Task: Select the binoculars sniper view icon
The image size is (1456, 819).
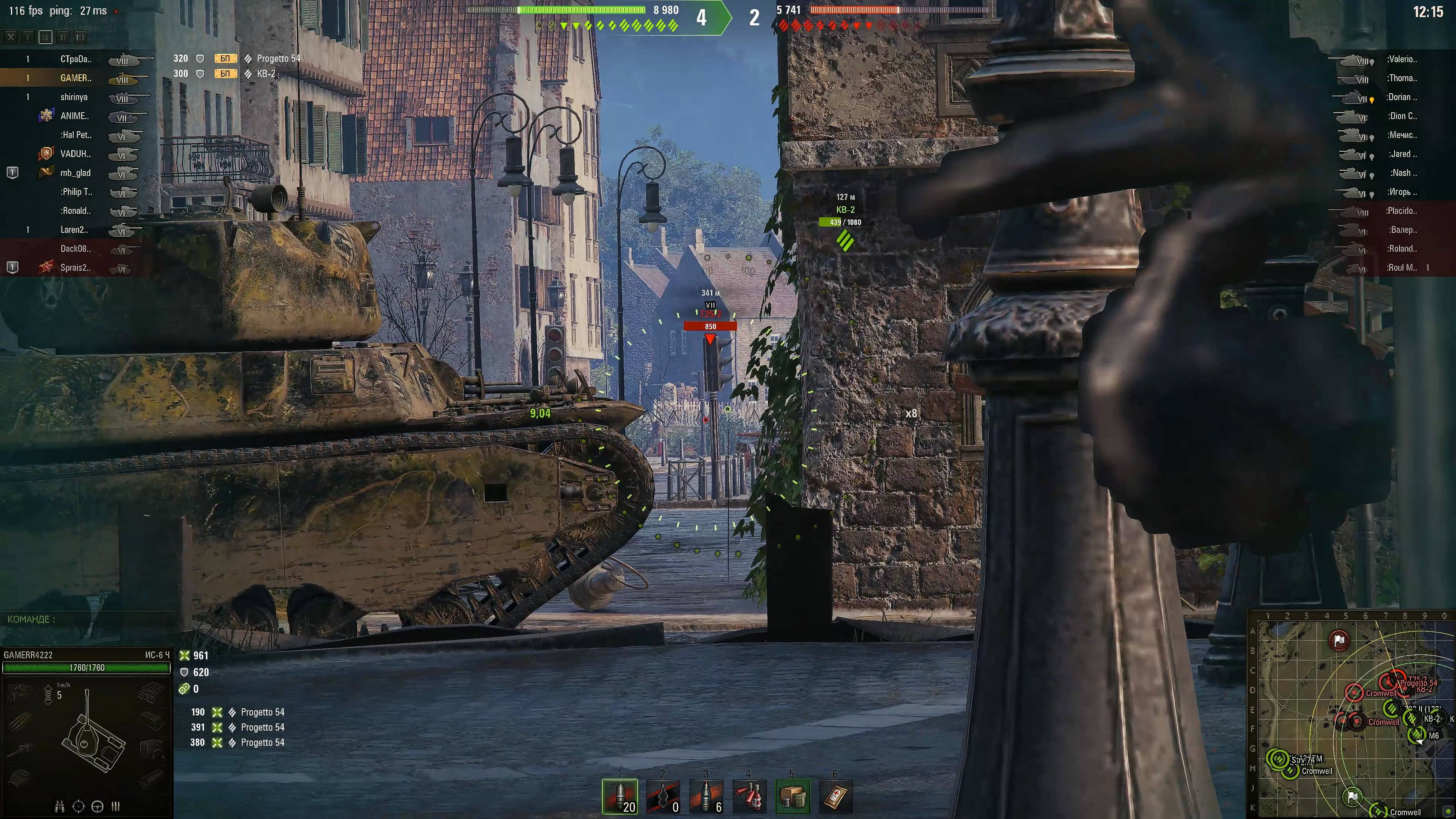Action: (59, 807)
